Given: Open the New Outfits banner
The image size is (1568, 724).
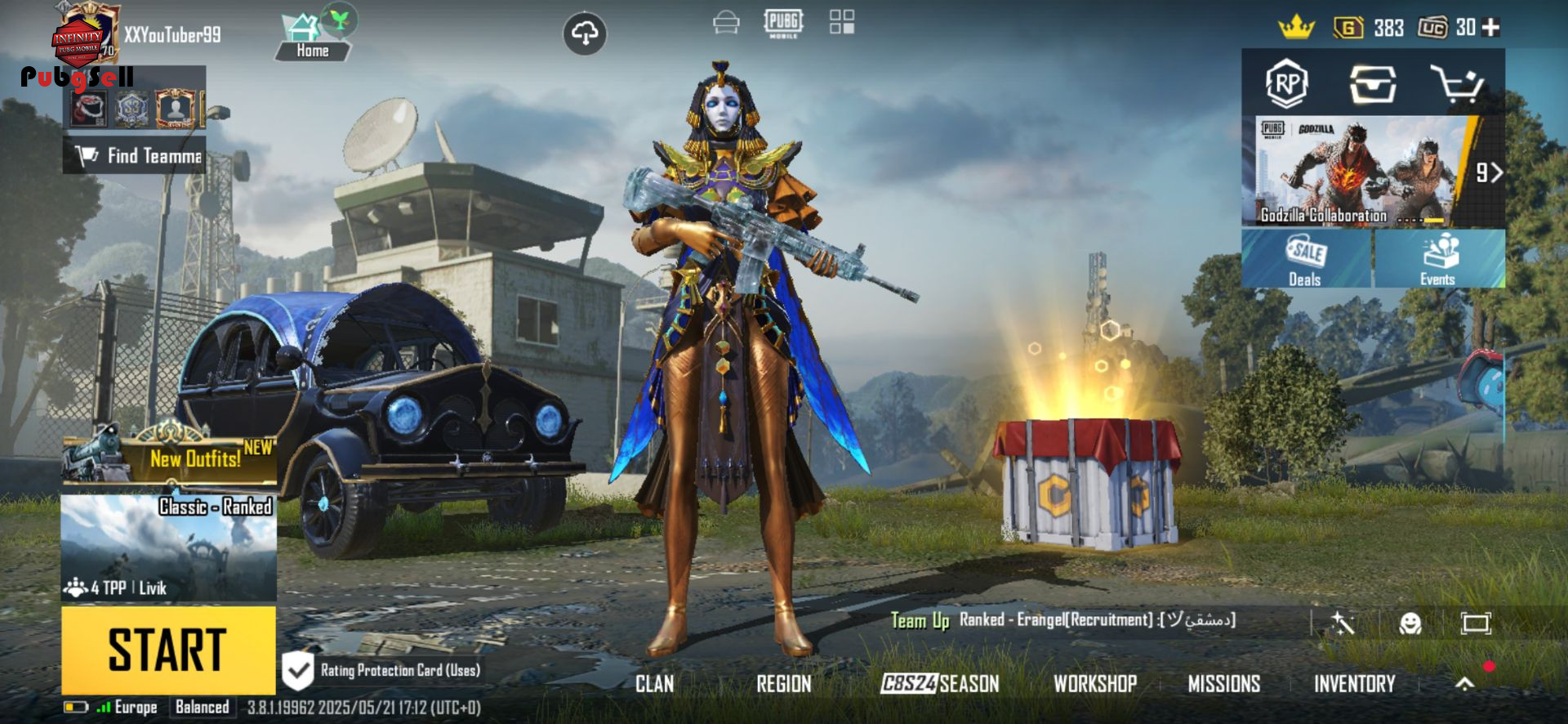Looking at the screenshot, I should [170, 458].
